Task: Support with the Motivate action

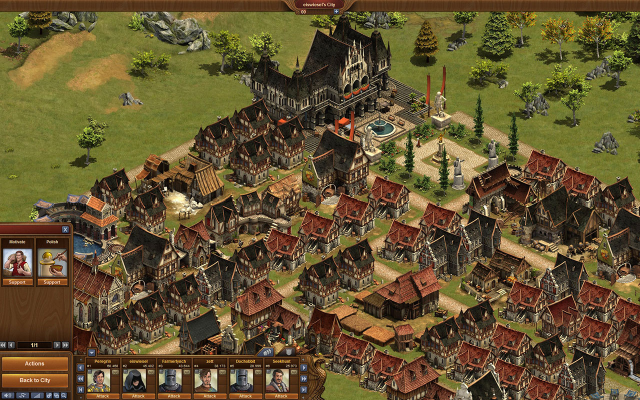Action: [19, 283]
